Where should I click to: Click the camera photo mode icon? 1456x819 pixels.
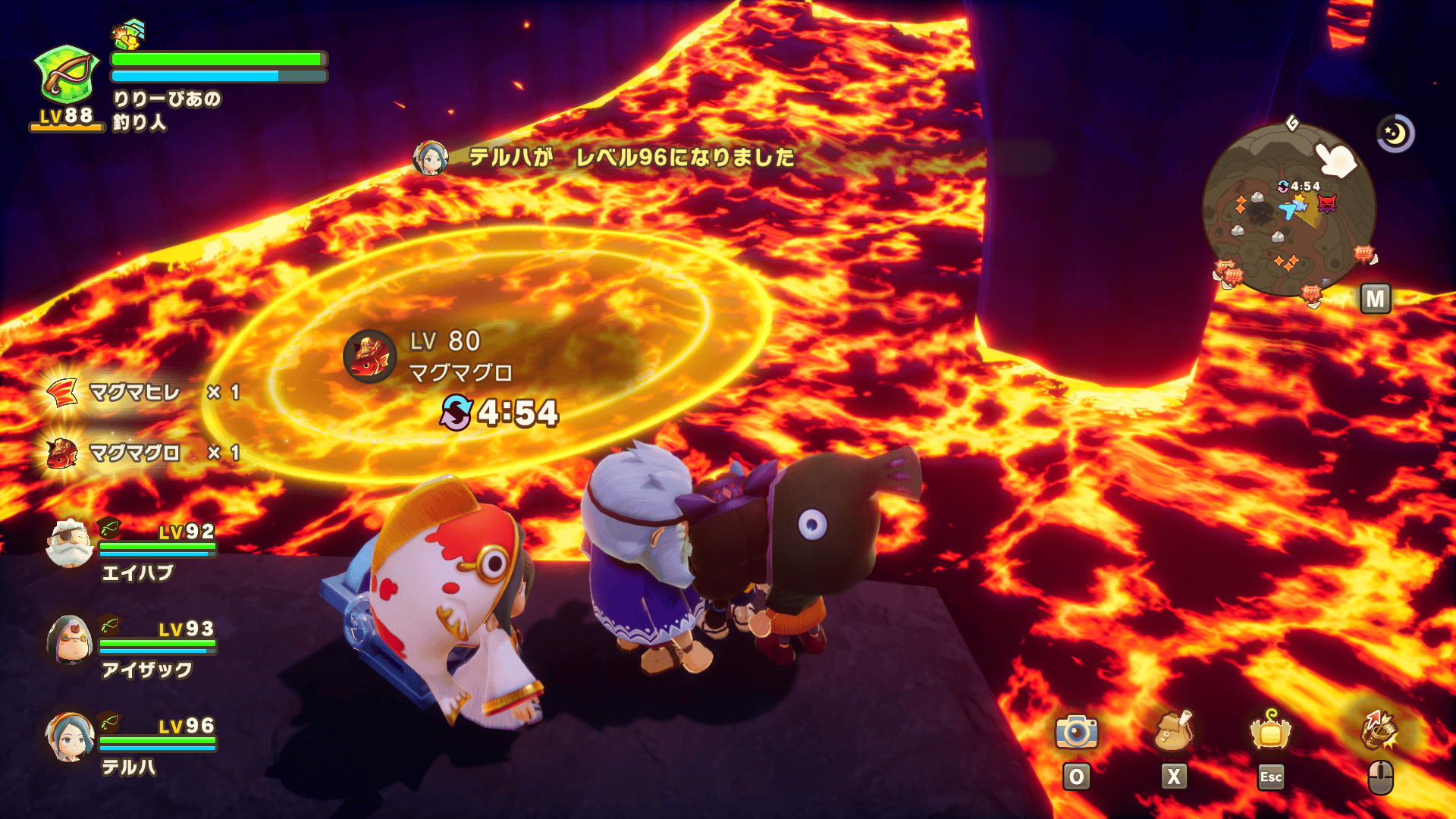point(1076,732)
